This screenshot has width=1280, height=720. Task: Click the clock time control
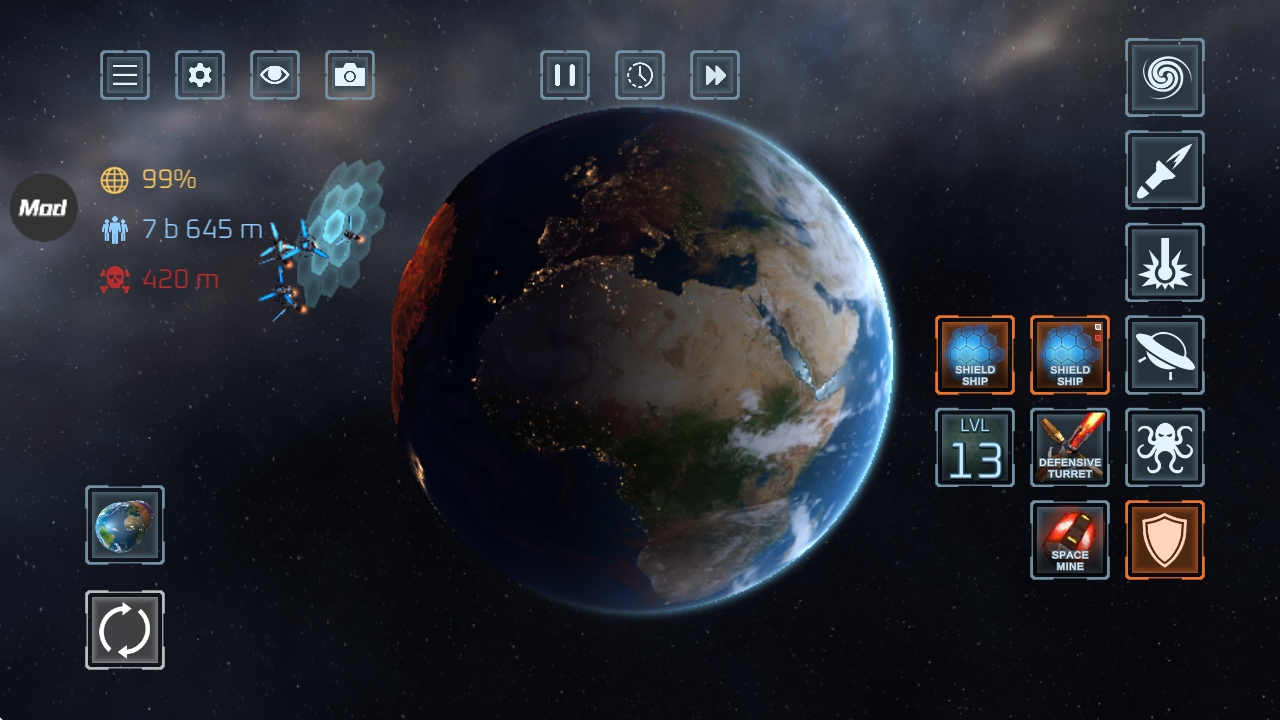(x=640, y=75)
